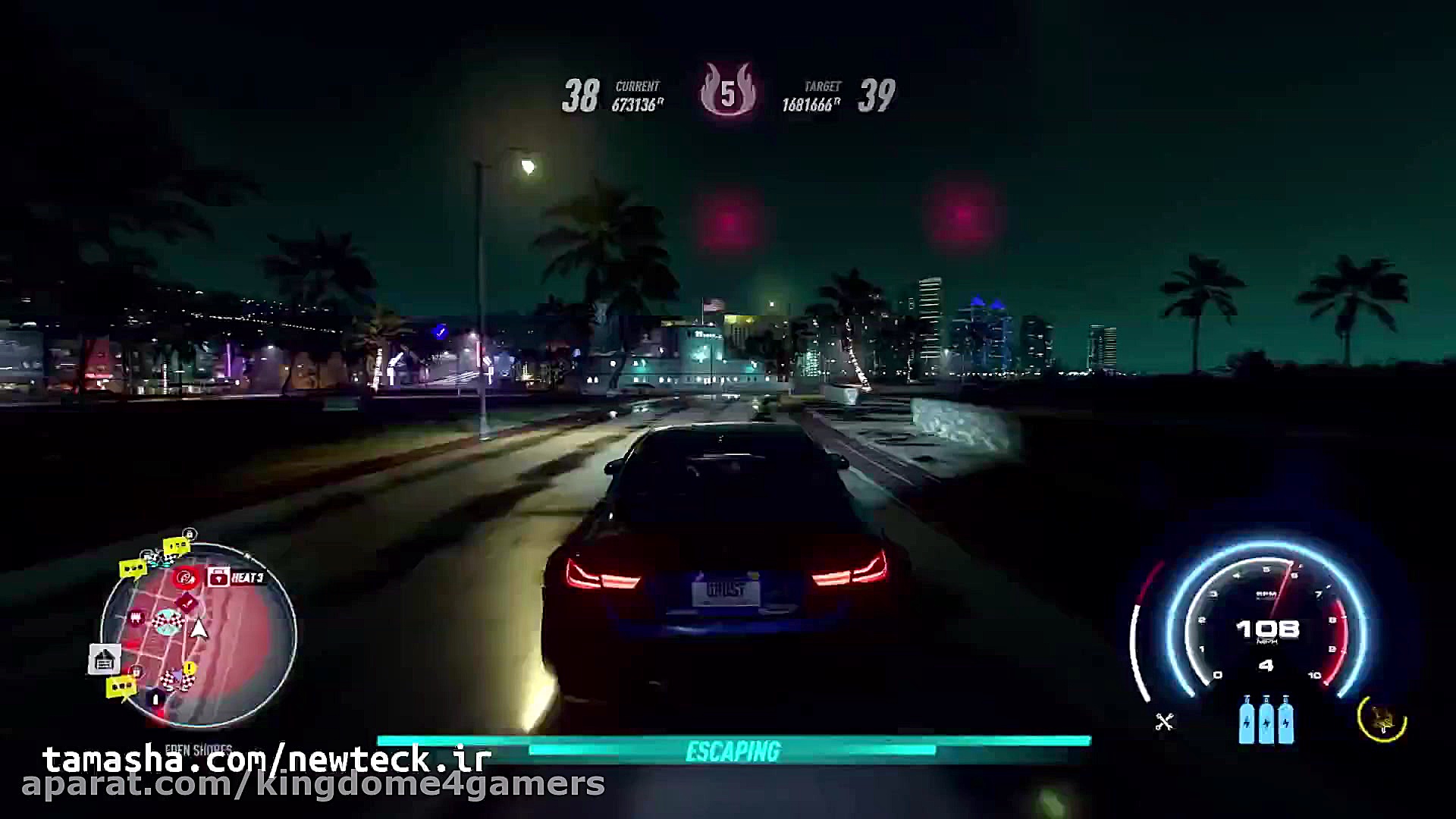Click the flame Heat level 5 icon
Screen dimensions: 1456x819
[728, 93]
